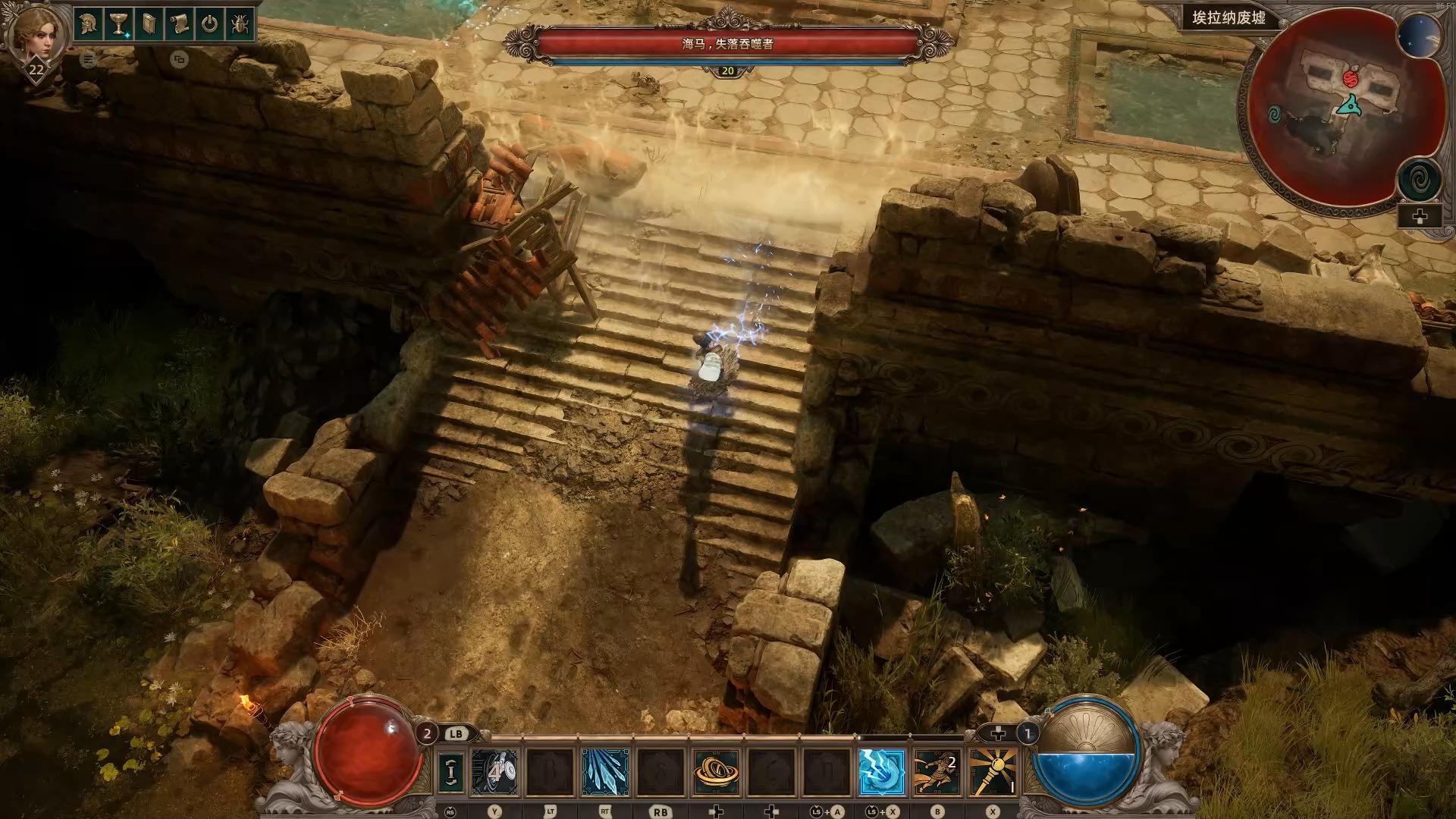Open the scroll icon in the top menu
The height and width of the screenshot is (819, 1456).
pyautogui.click(x=179, y=24)
